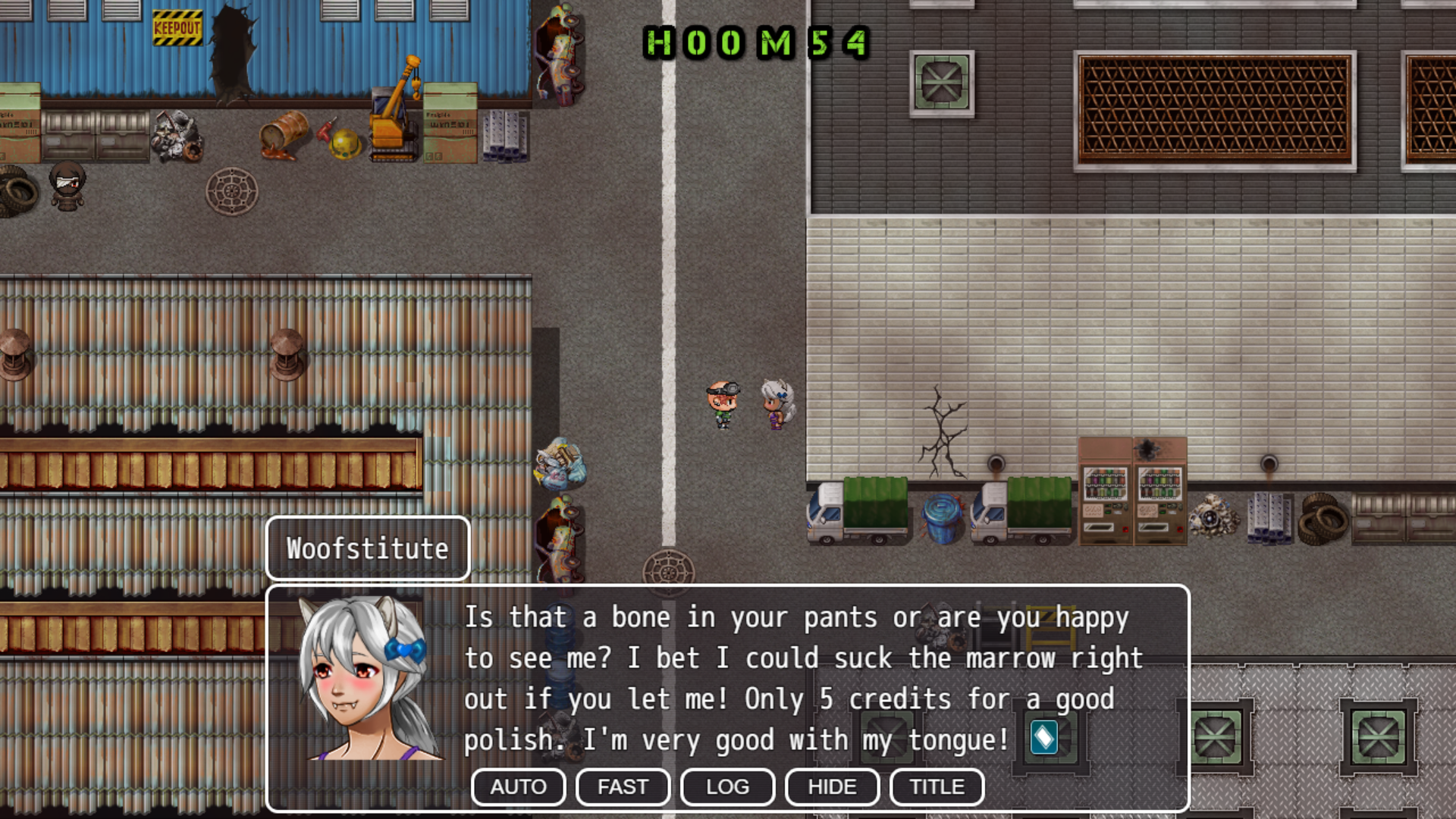Return to the TITLE screen

(x=937, y=786)
